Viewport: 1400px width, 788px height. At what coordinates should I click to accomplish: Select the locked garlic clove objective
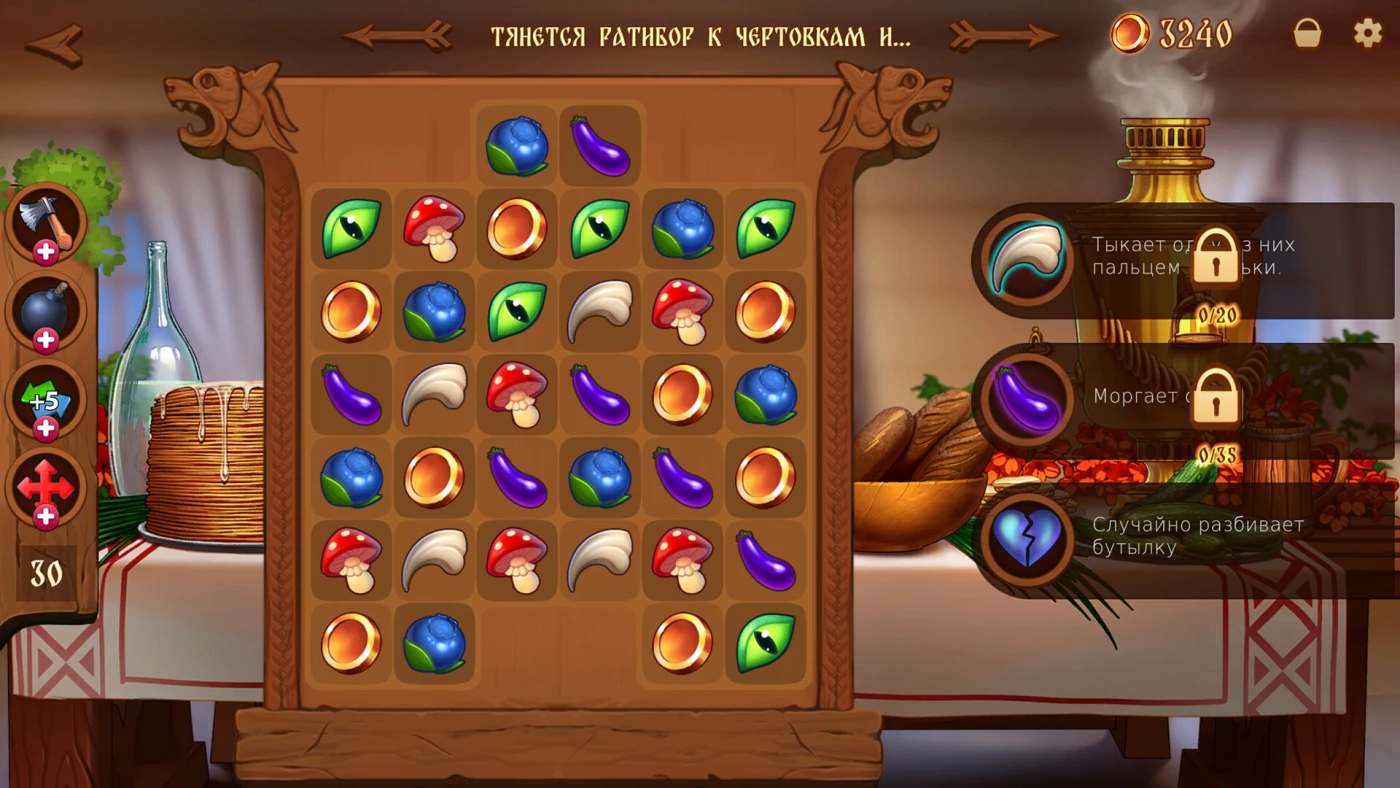[1025, 260]
